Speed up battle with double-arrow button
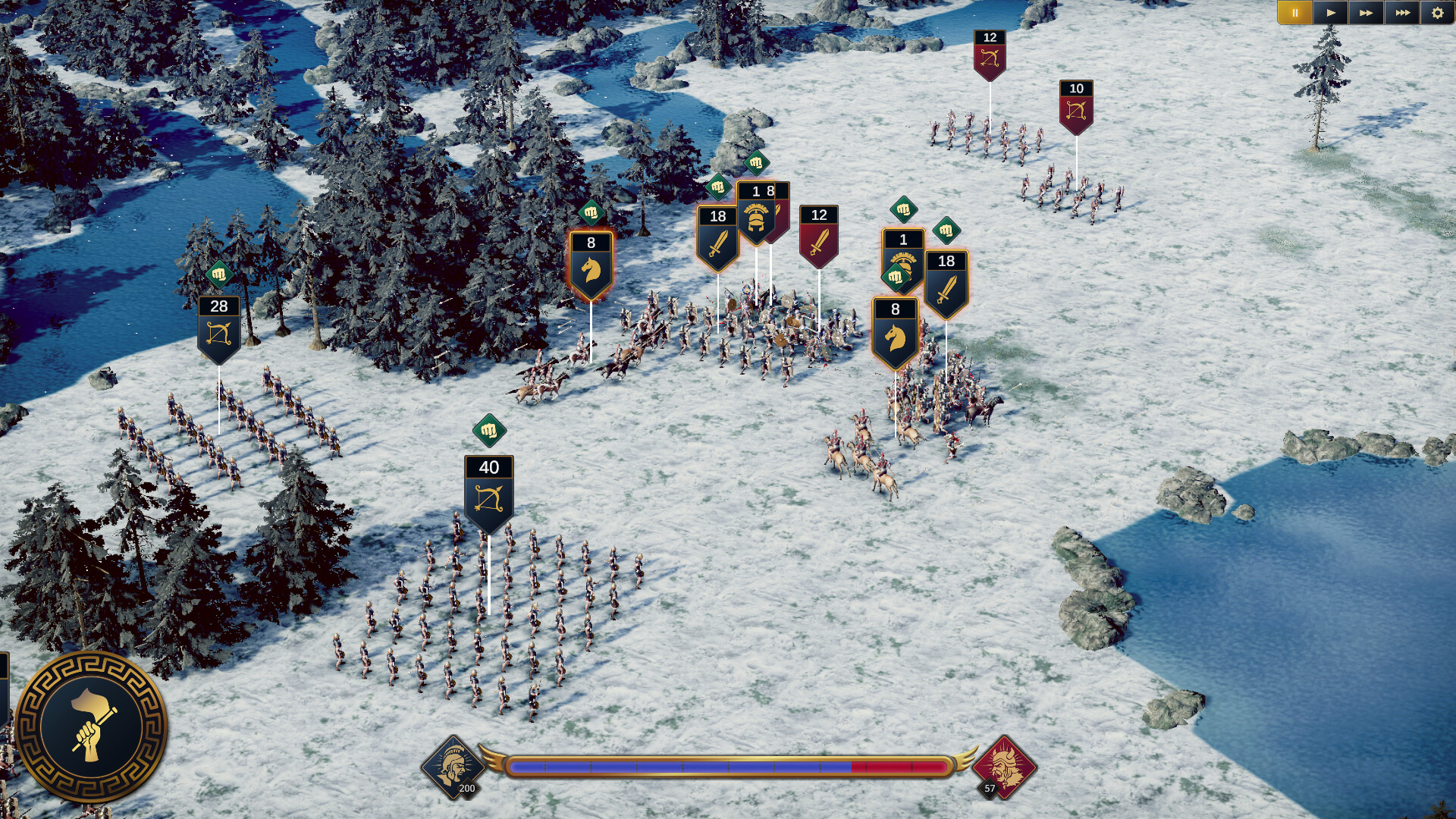The height and width of the screenshot is (819, 1456). tap(1367, 11)
